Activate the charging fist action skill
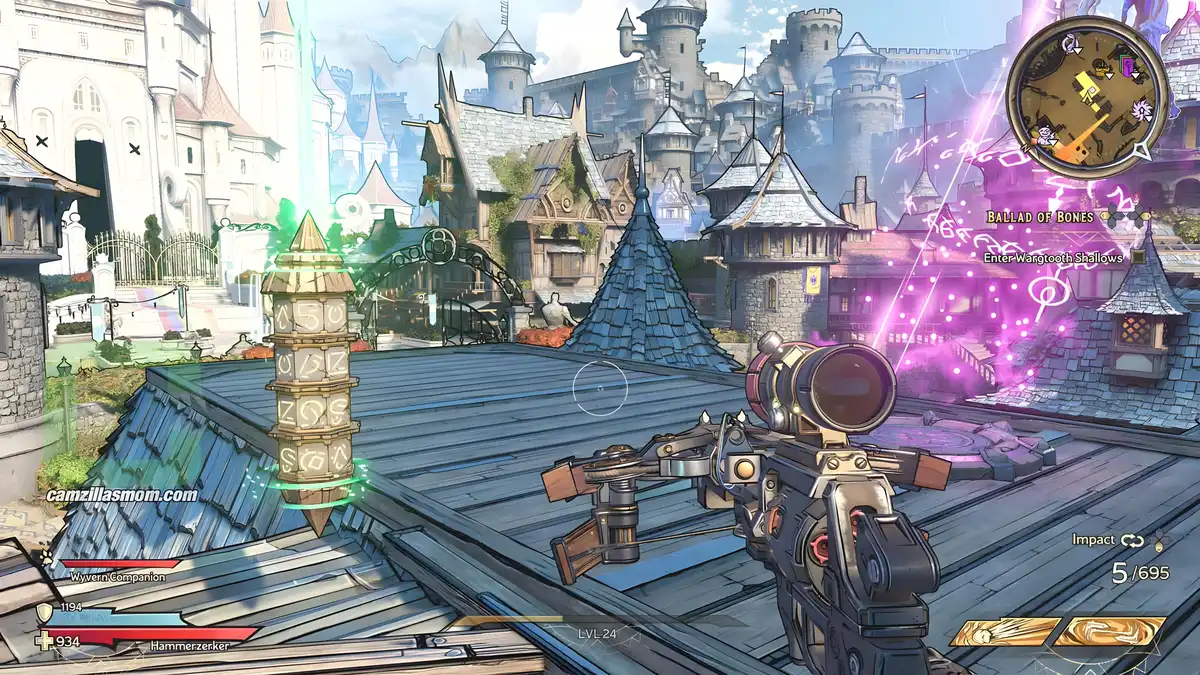This screenshot has width=1200, height=675. (x=1004, y=632)
